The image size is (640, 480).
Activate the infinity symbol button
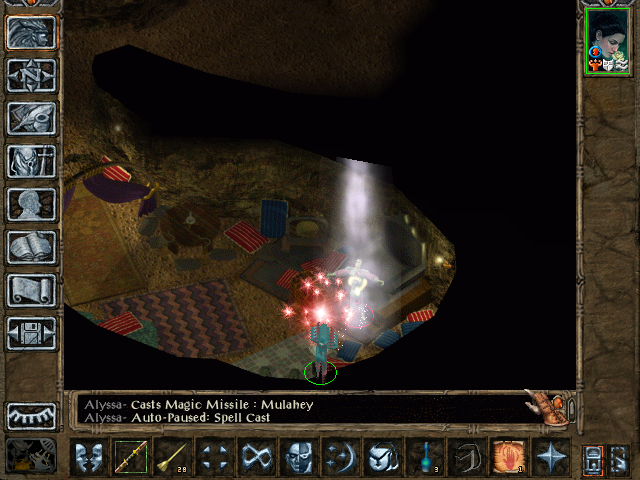tap(257, 458)
